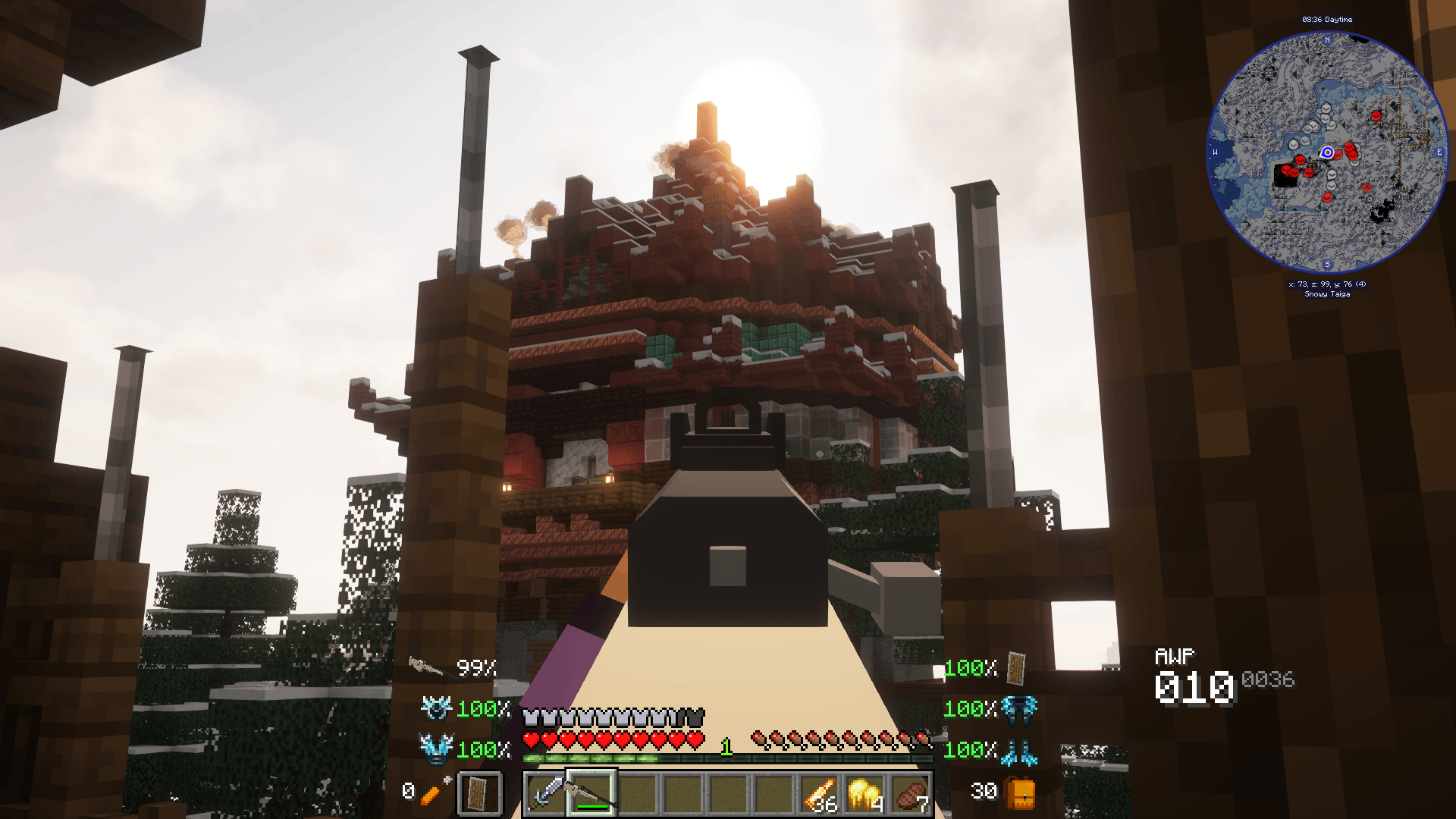Click the 08:36 Daytime label above the minimap

(1328, 19)
